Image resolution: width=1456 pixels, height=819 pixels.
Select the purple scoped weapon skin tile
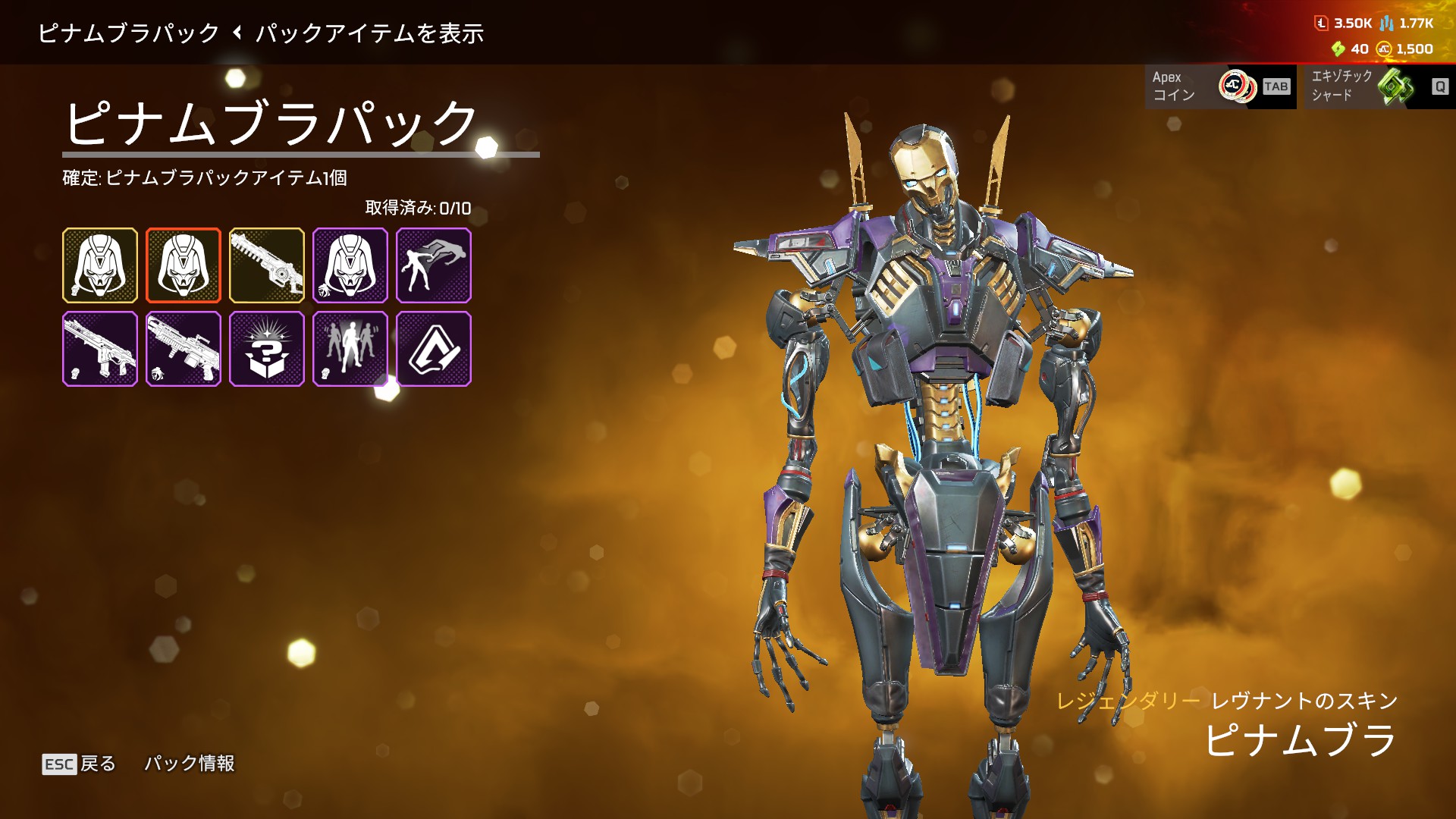(x=184, y=349)
